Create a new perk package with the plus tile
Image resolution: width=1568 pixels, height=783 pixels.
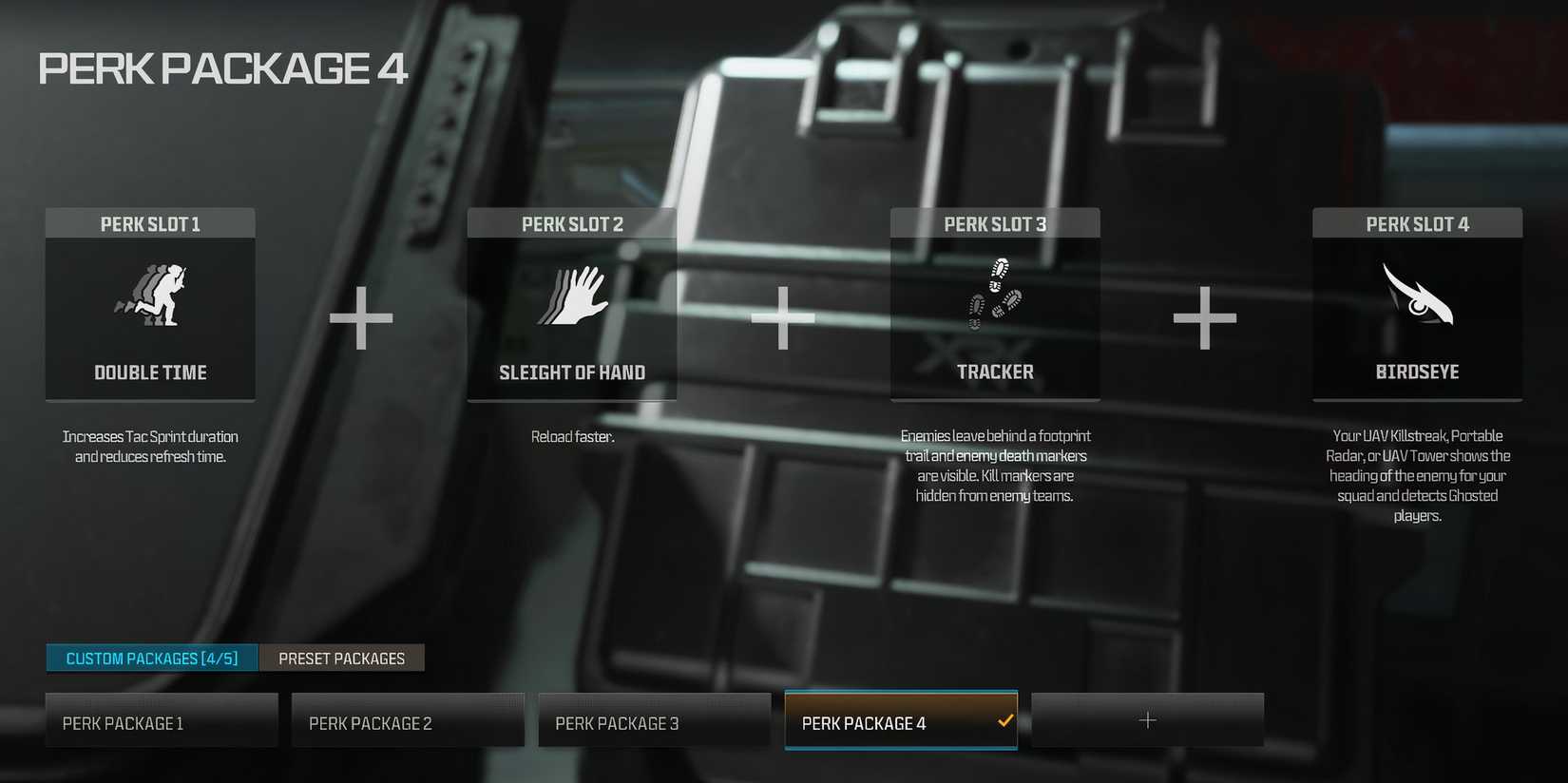[x=1147, y=719]
